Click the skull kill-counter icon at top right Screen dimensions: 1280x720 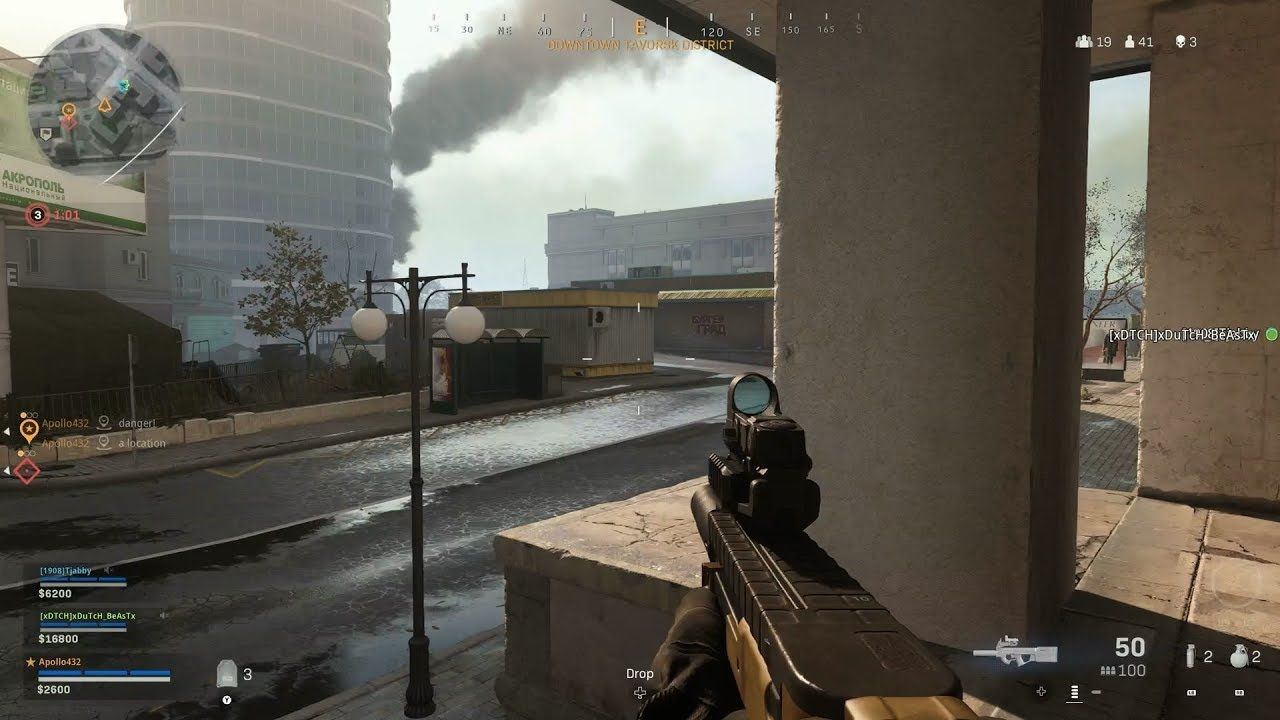(1180, 41)
